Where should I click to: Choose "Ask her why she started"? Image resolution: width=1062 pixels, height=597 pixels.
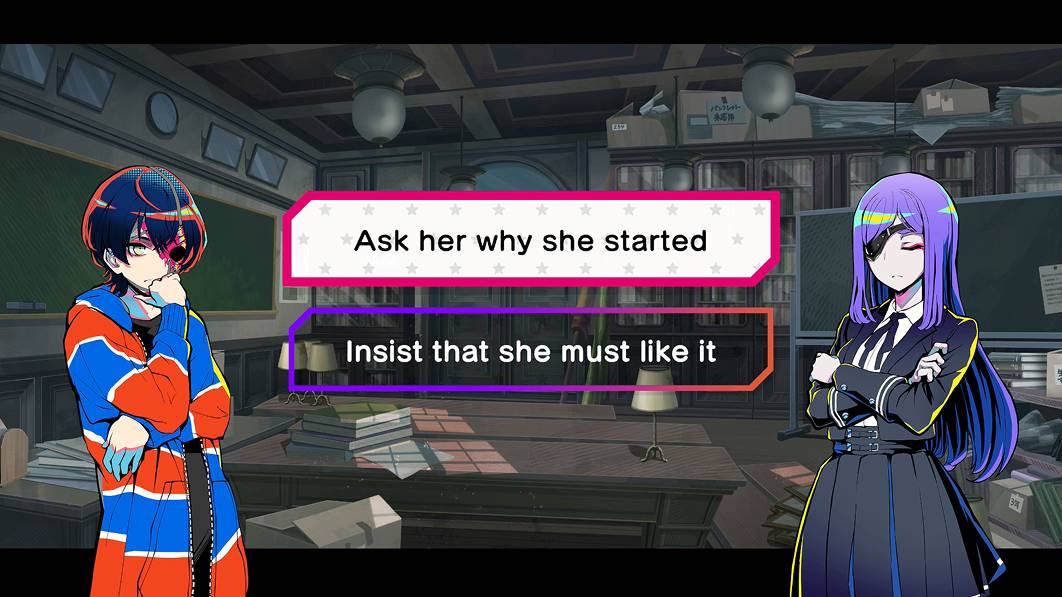531,241
